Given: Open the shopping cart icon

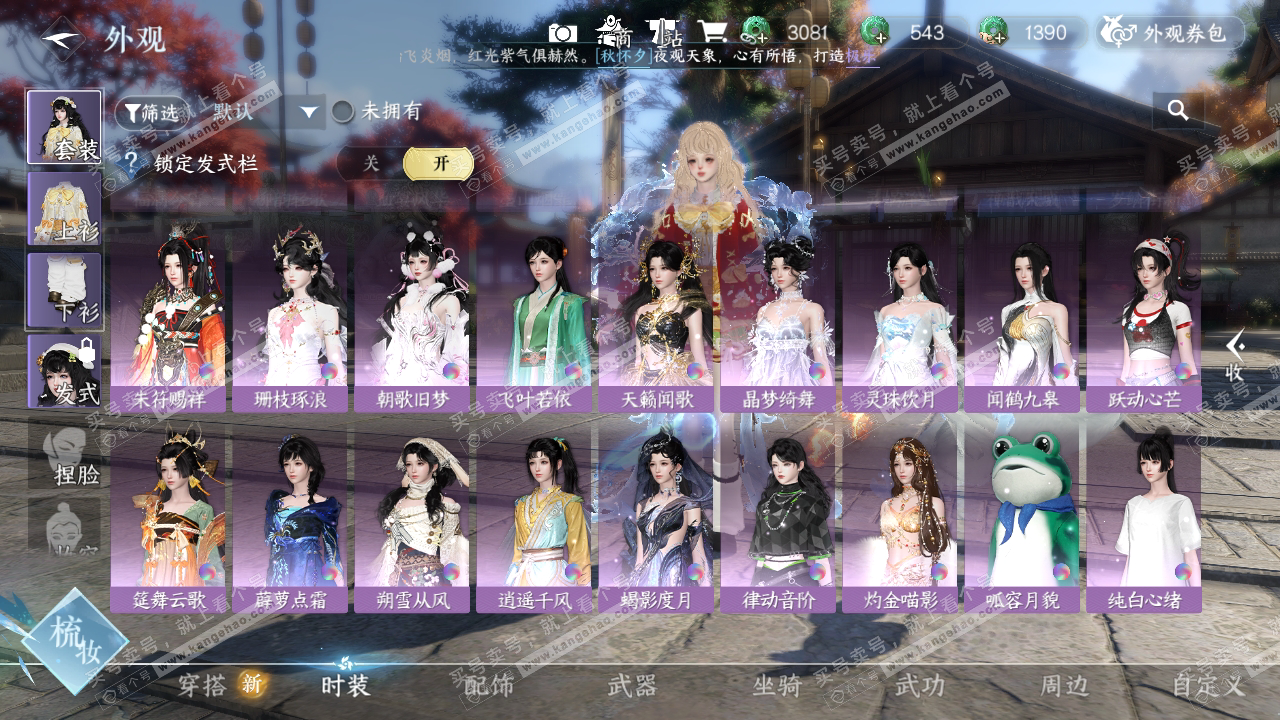Looking at the screenshot, I should [x=711, y=33].
